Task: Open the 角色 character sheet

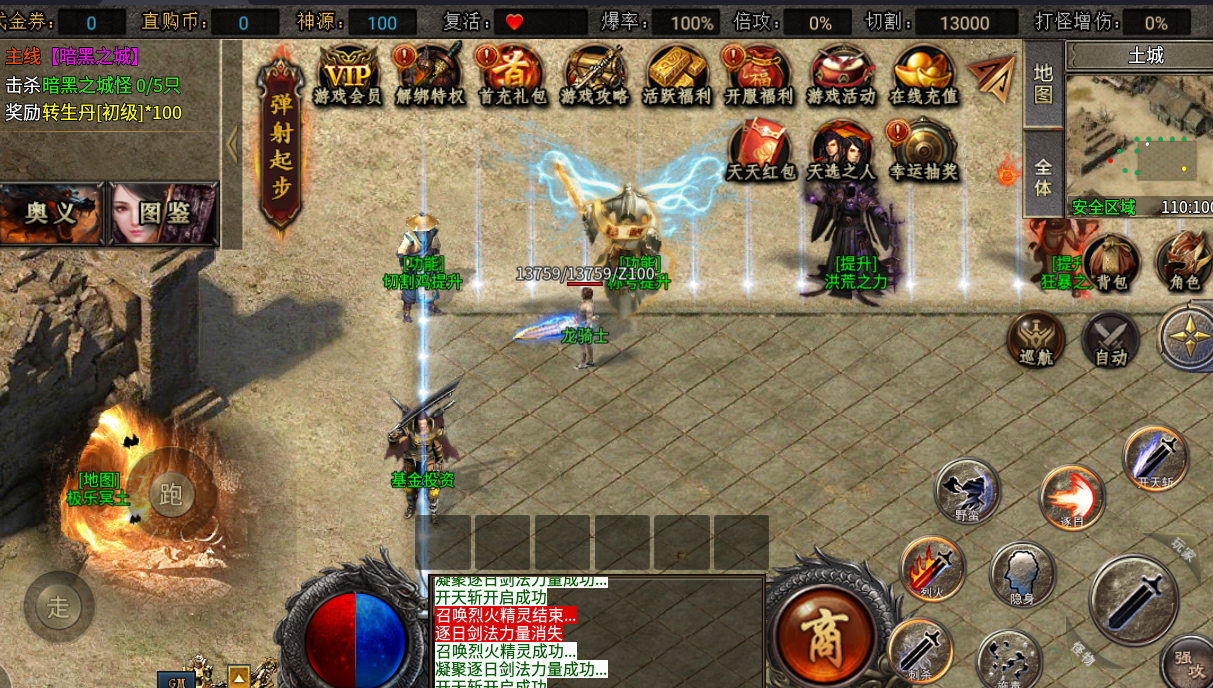Action: click(1184, 263)
